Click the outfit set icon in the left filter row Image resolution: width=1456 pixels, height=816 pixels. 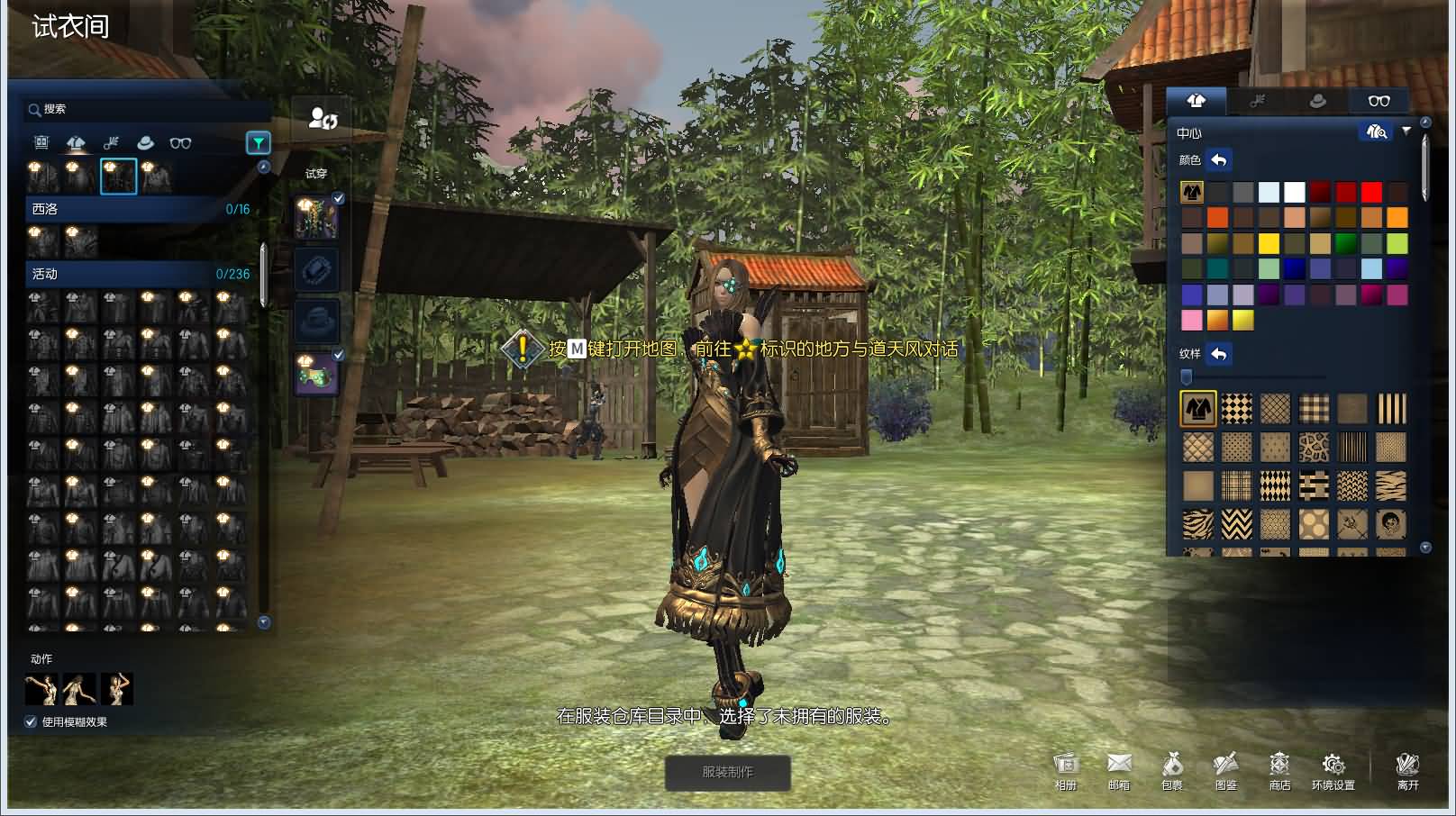[40, 142]
